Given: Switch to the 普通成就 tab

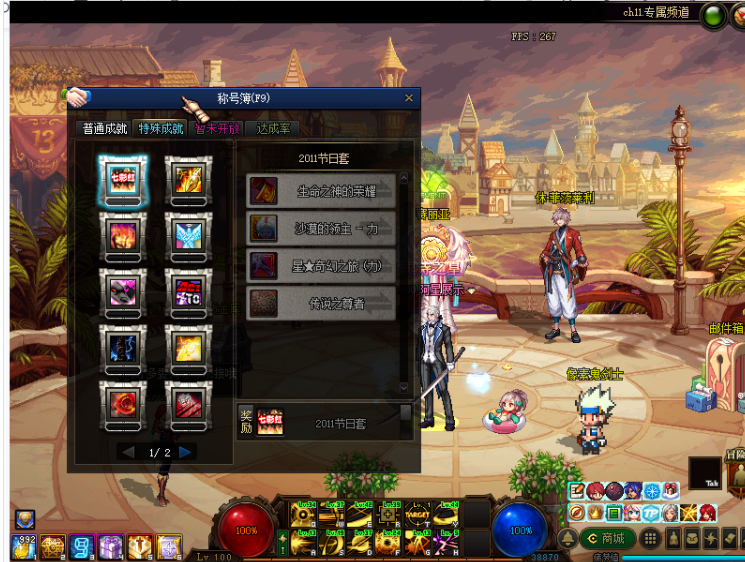Looking at the screenshot, I should click(x=104, y=129).
